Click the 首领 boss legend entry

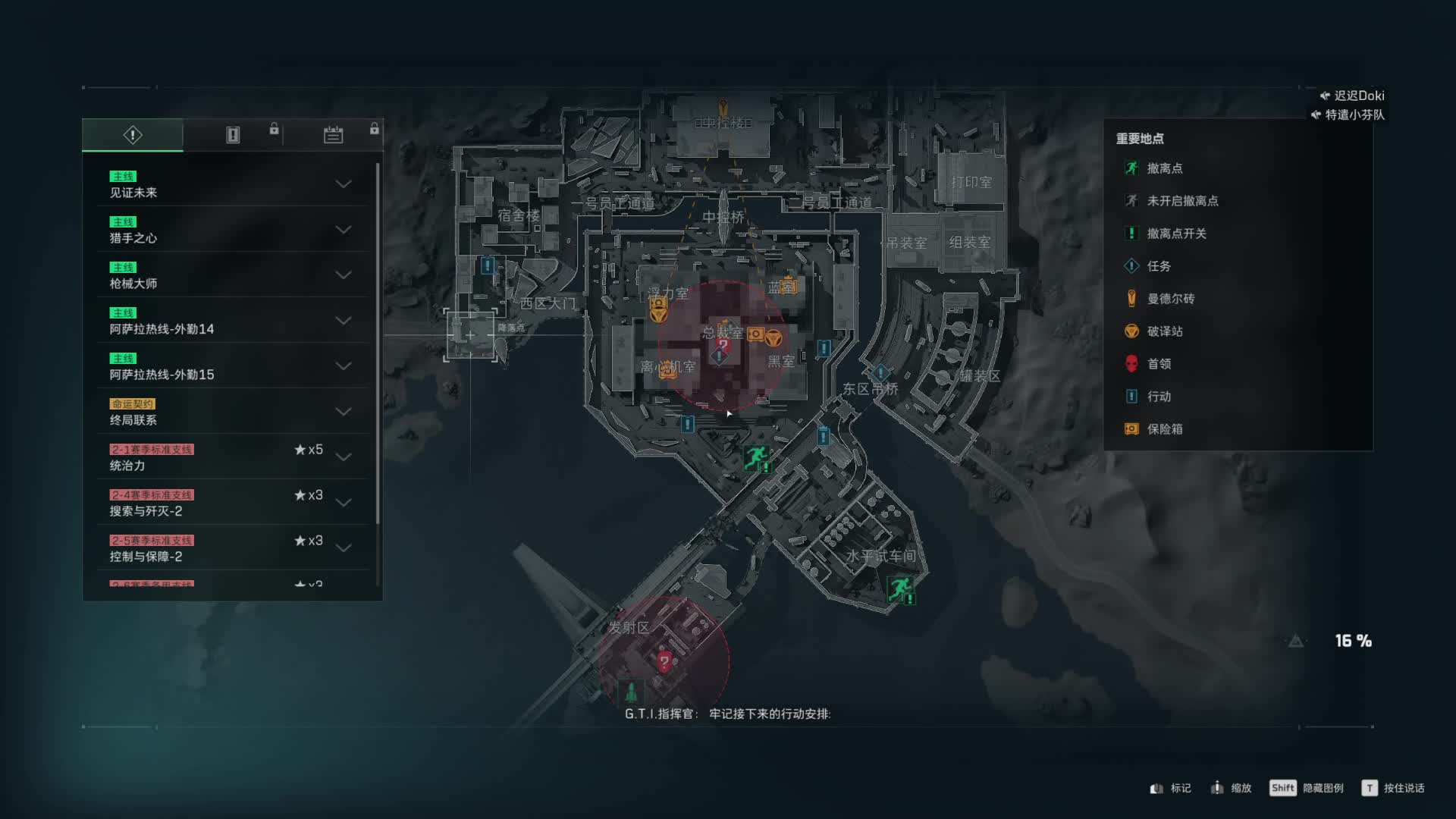point(1158,364)
